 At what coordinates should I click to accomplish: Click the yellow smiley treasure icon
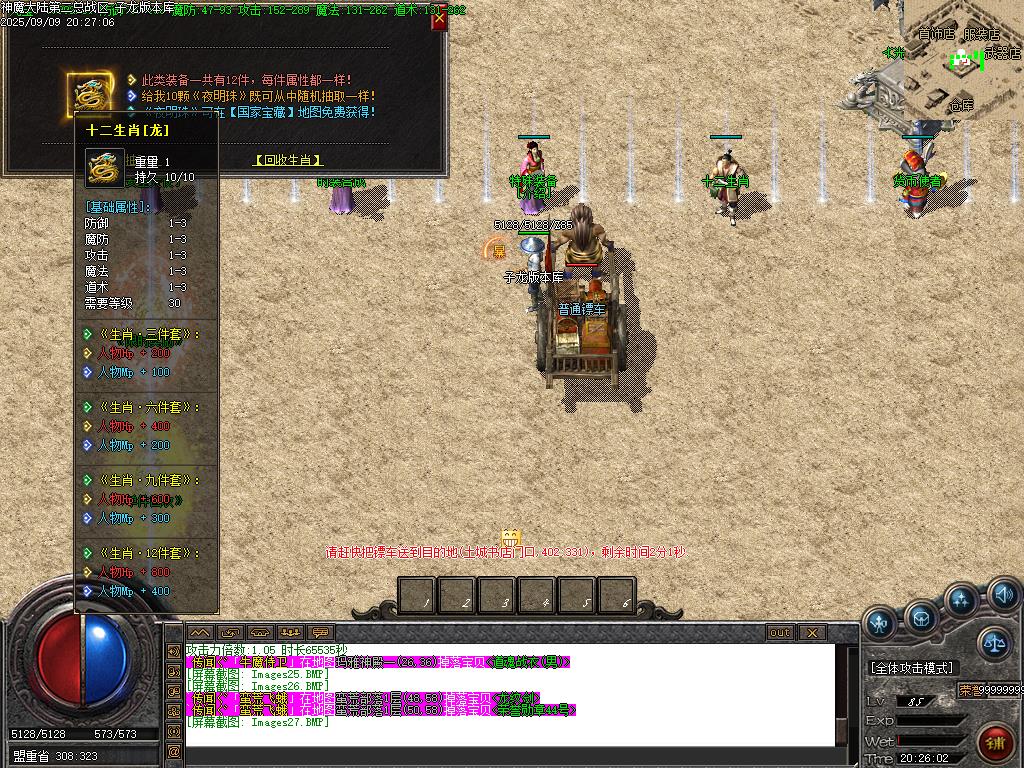coord(511,537)
